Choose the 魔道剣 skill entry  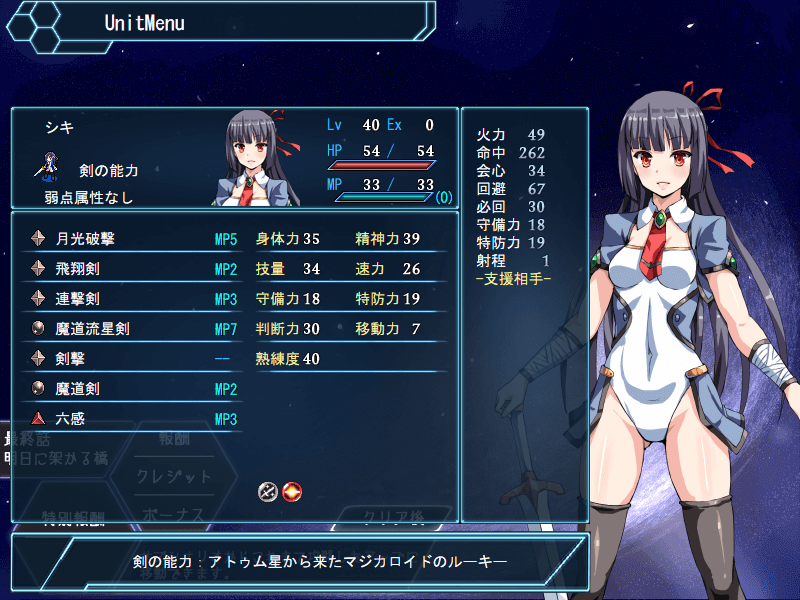coord(130,389)
